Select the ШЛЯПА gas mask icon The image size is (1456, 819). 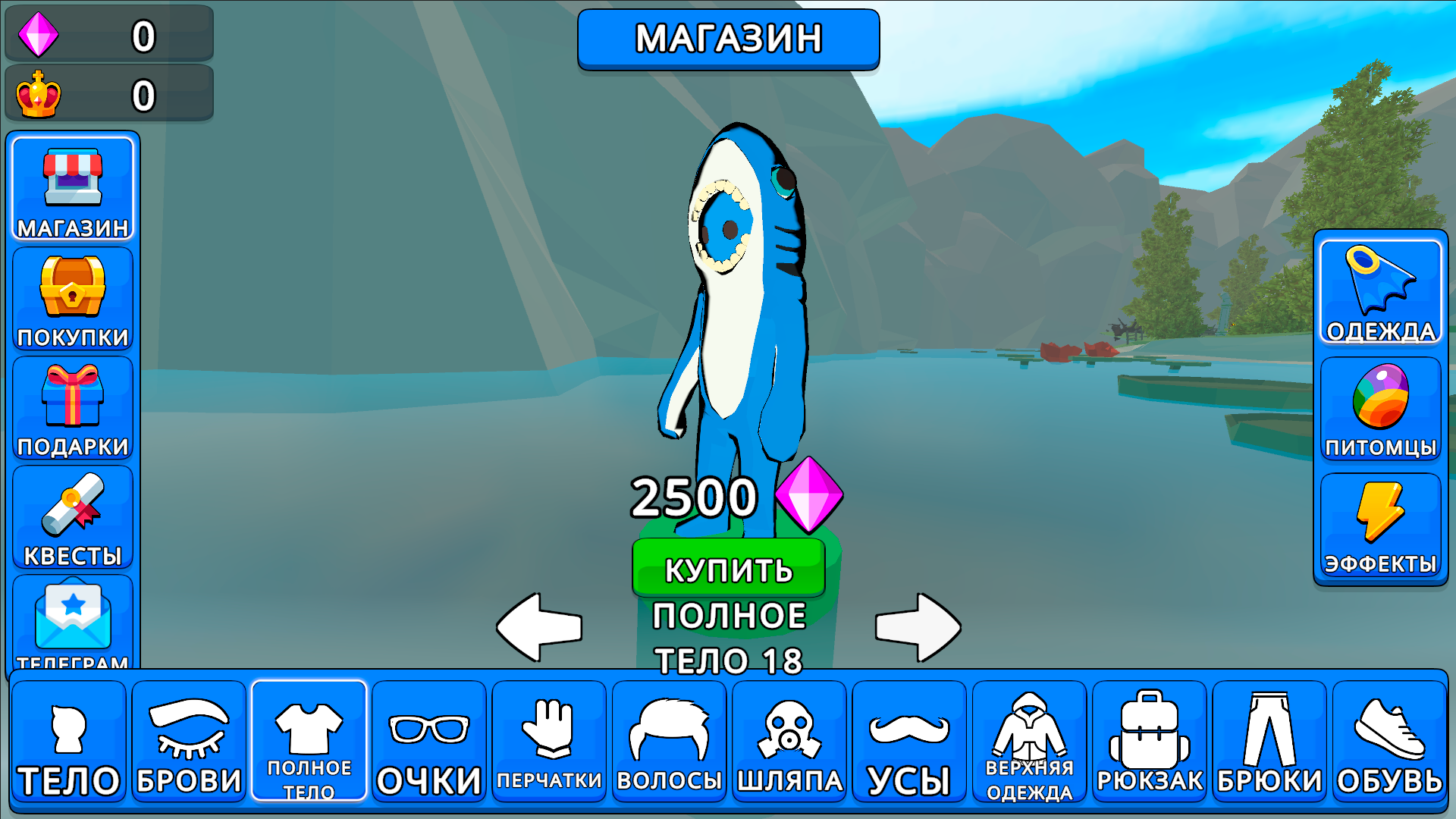(789, 739)
